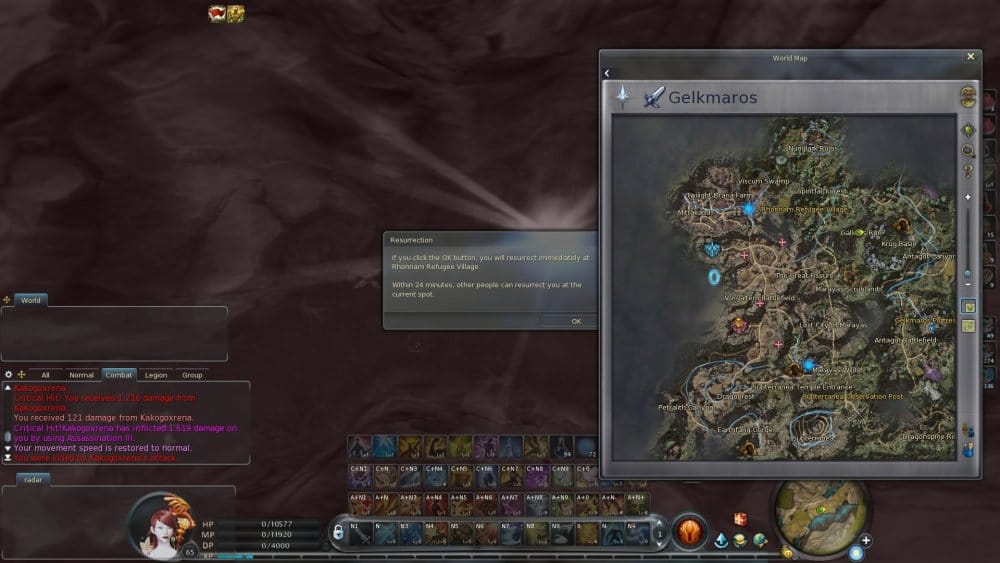Close the World Map window
Image resolution: width=1000 pixels, height=563 pixels.
(970, 57)
